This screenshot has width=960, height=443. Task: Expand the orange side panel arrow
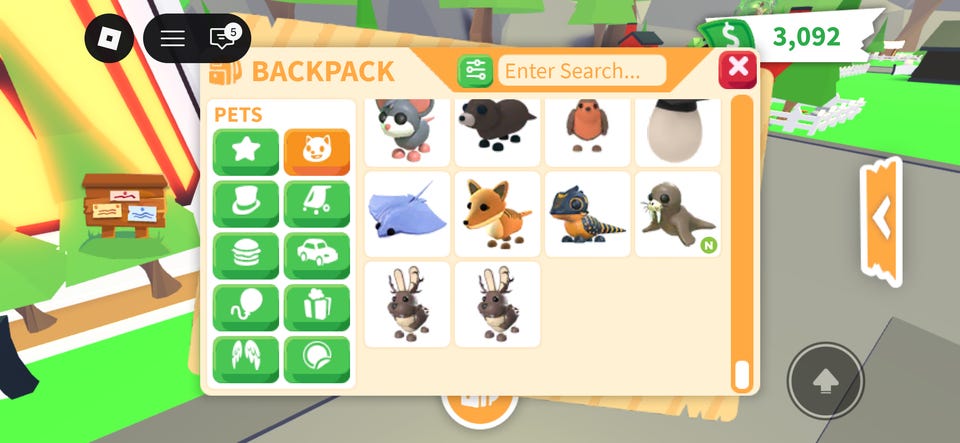(x=881, y=217)
